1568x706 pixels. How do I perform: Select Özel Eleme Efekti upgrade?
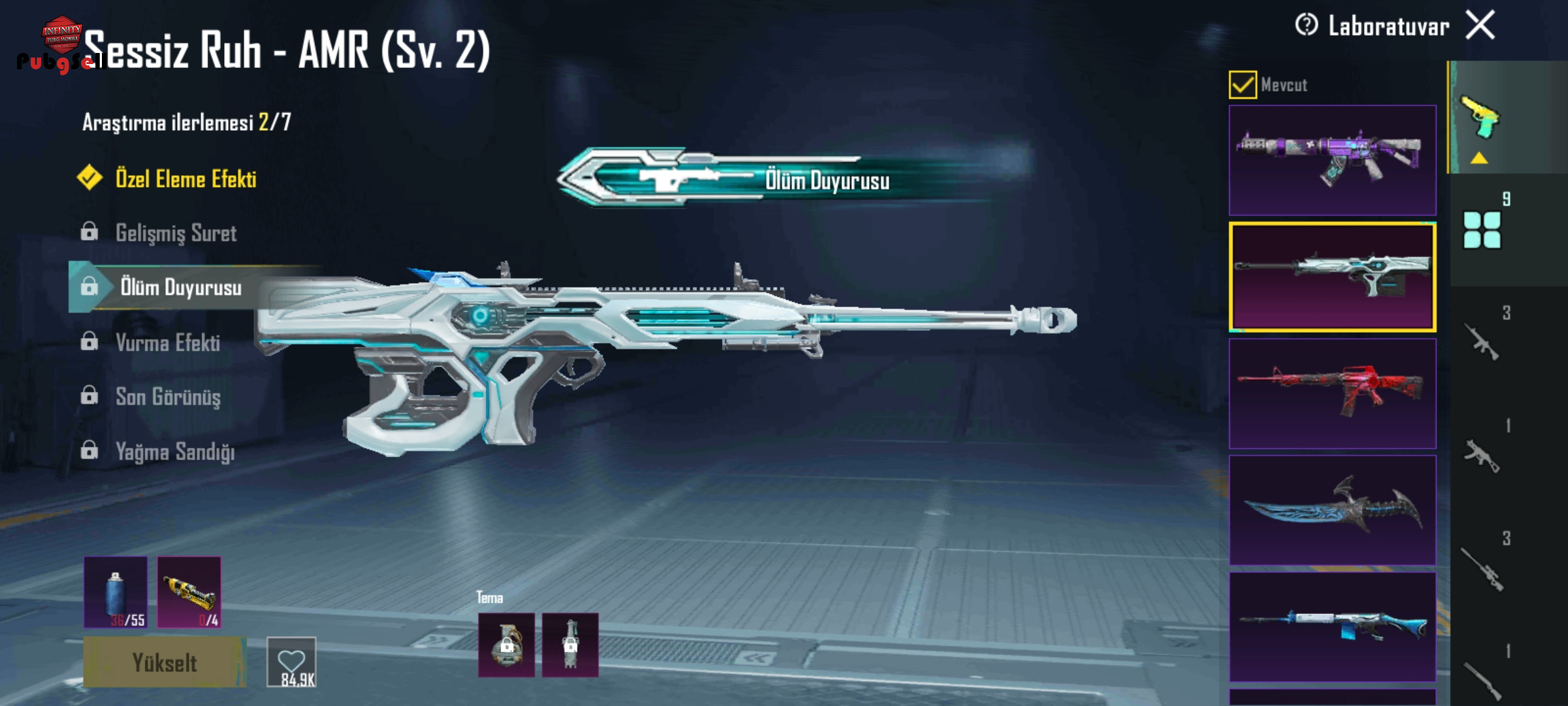pos(185,179)
